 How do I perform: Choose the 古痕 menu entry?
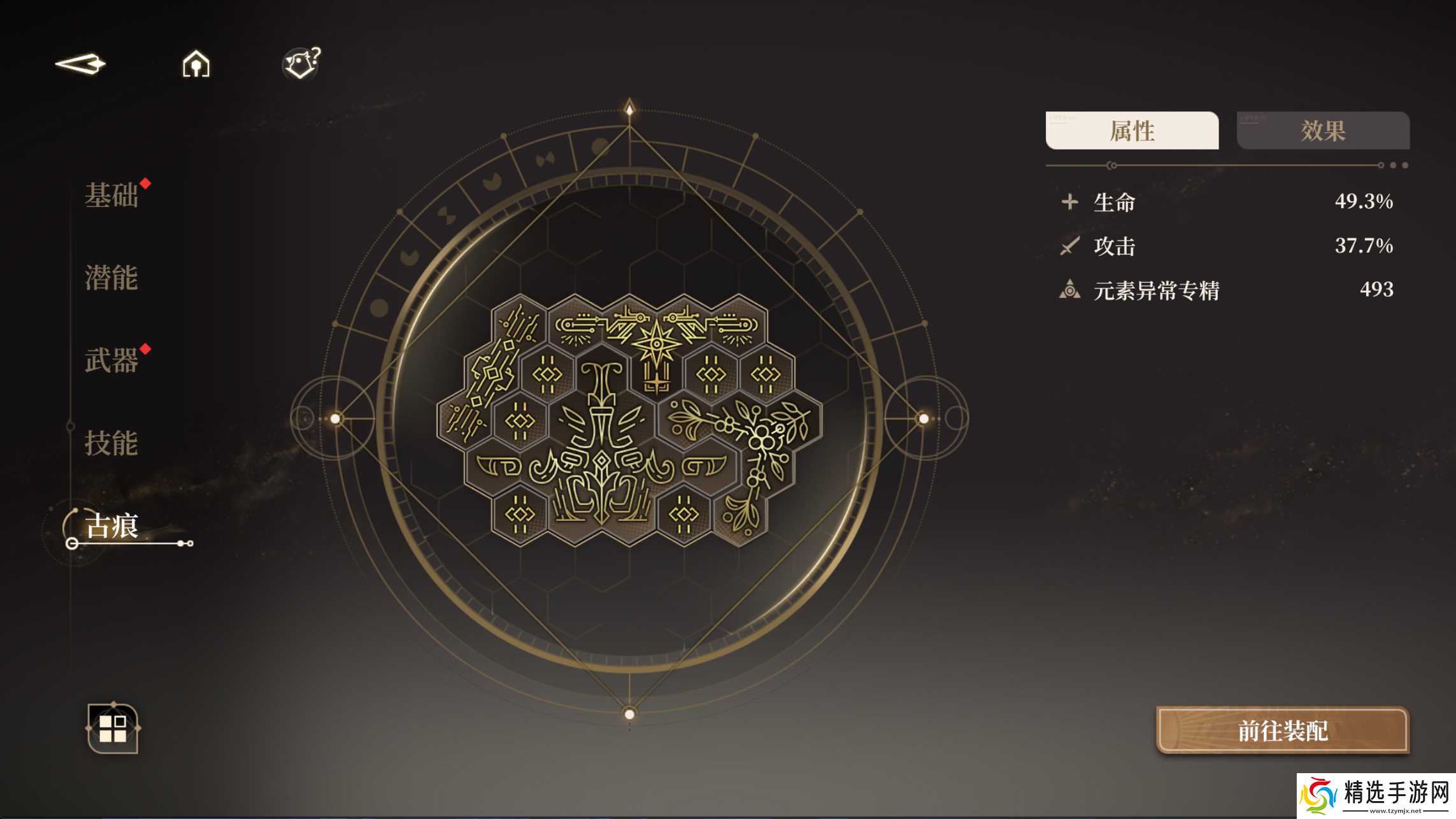[112, 527]
